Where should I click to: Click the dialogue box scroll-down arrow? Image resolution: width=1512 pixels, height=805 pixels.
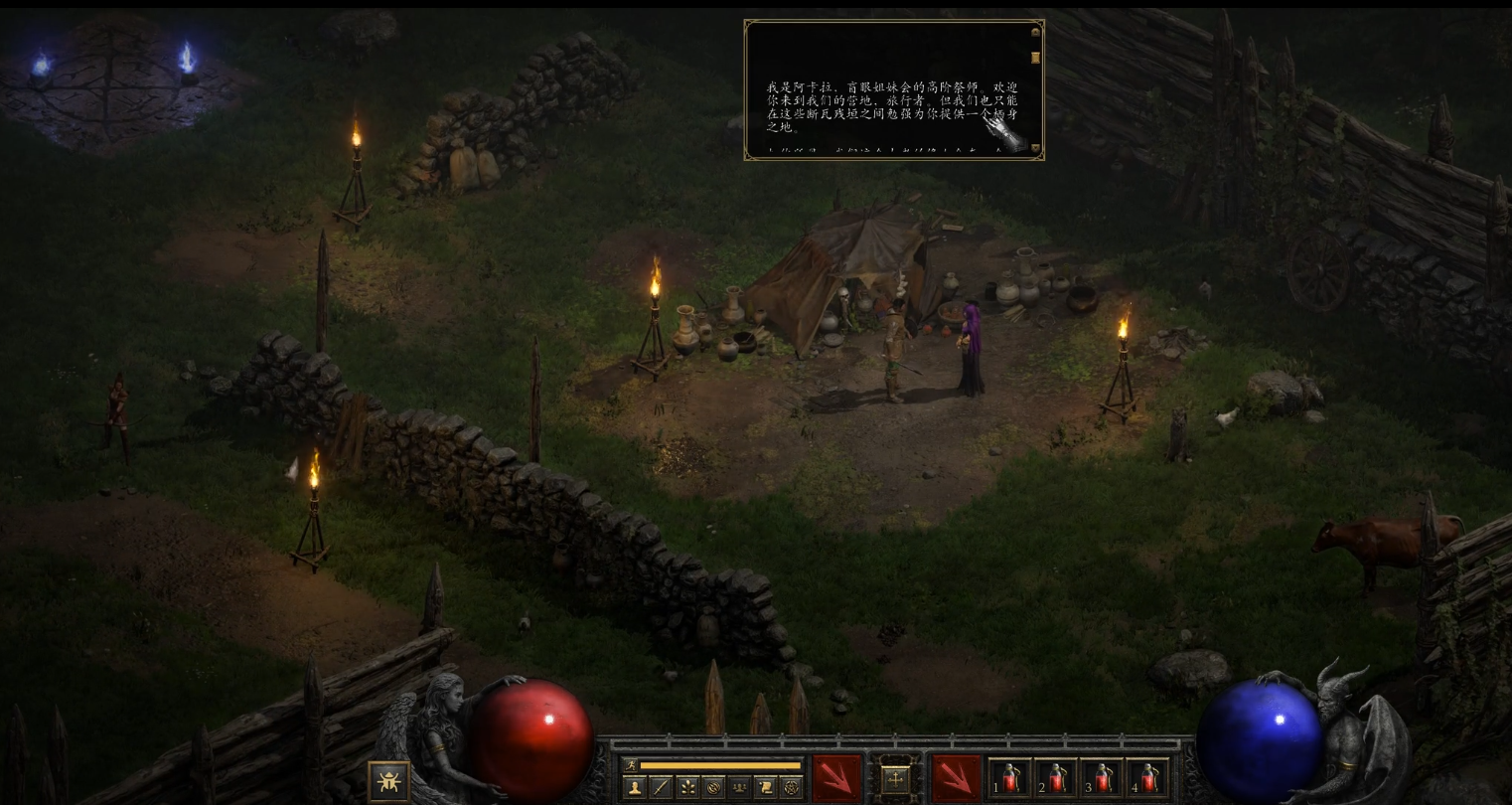[1035, 149]
